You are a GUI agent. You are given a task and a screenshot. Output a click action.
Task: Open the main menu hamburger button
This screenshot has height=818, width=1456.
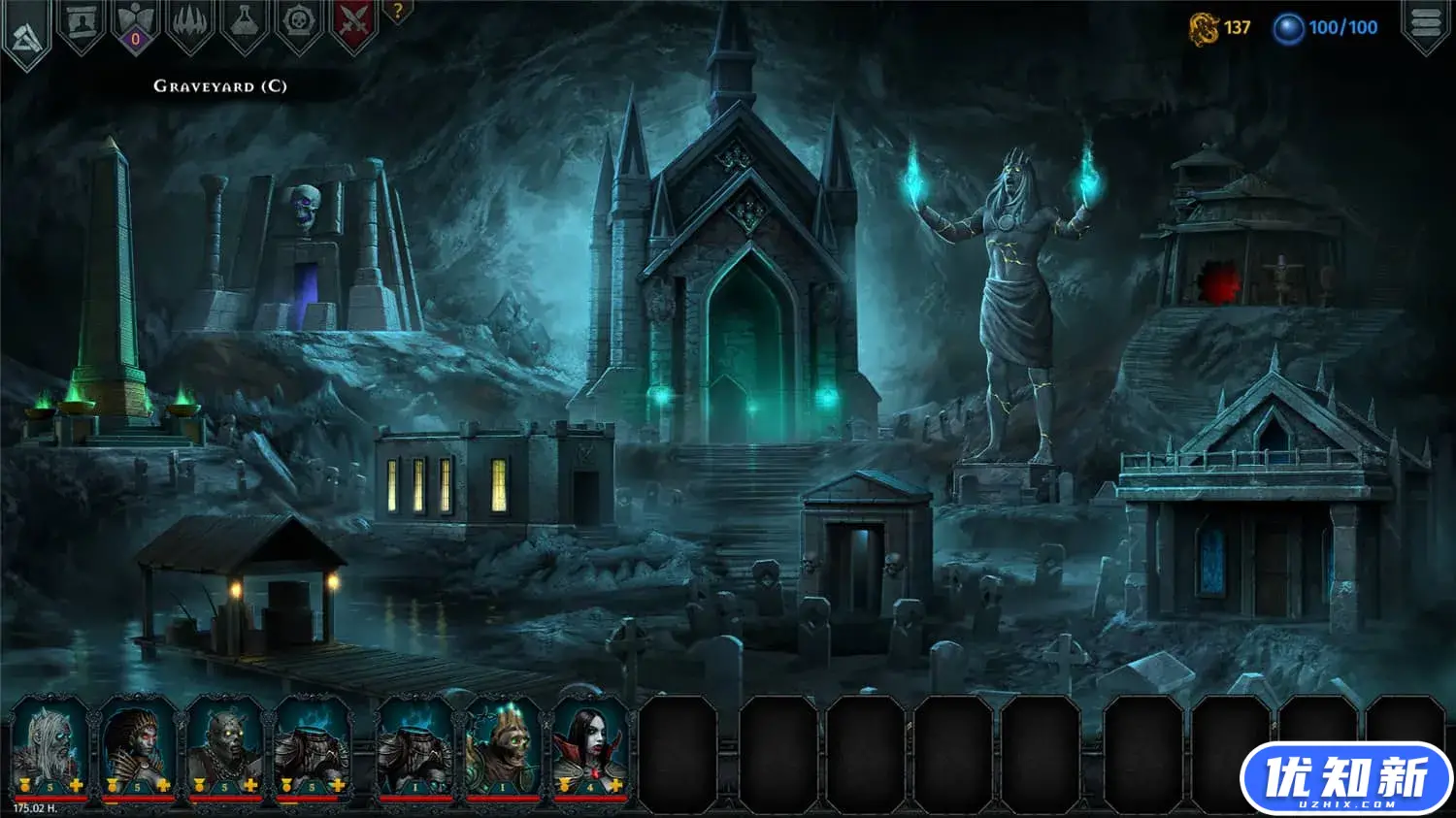coord(1425,23)
